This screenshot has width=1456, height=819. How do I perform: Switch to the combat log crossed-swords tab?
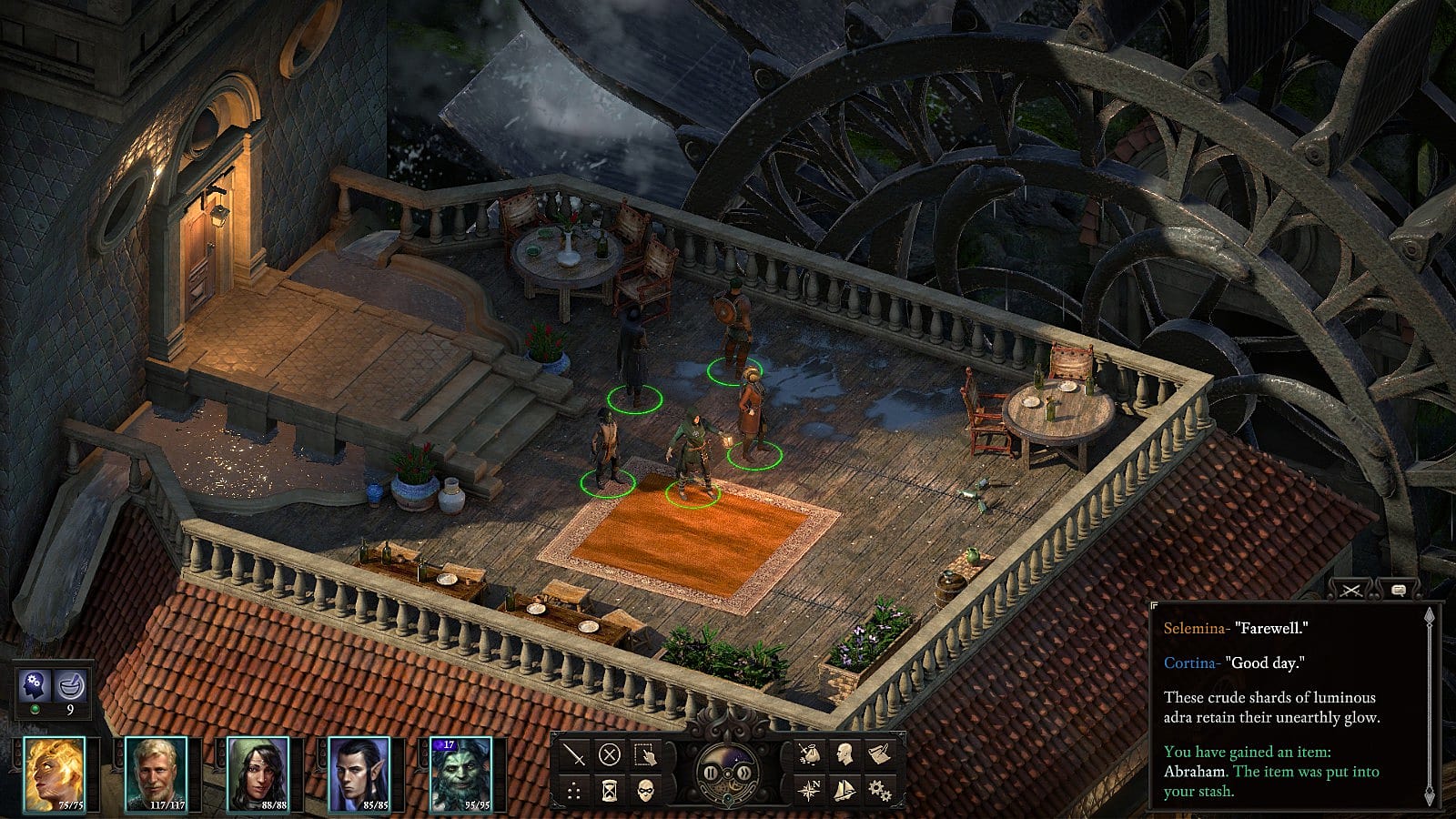tap(1351, 591)
